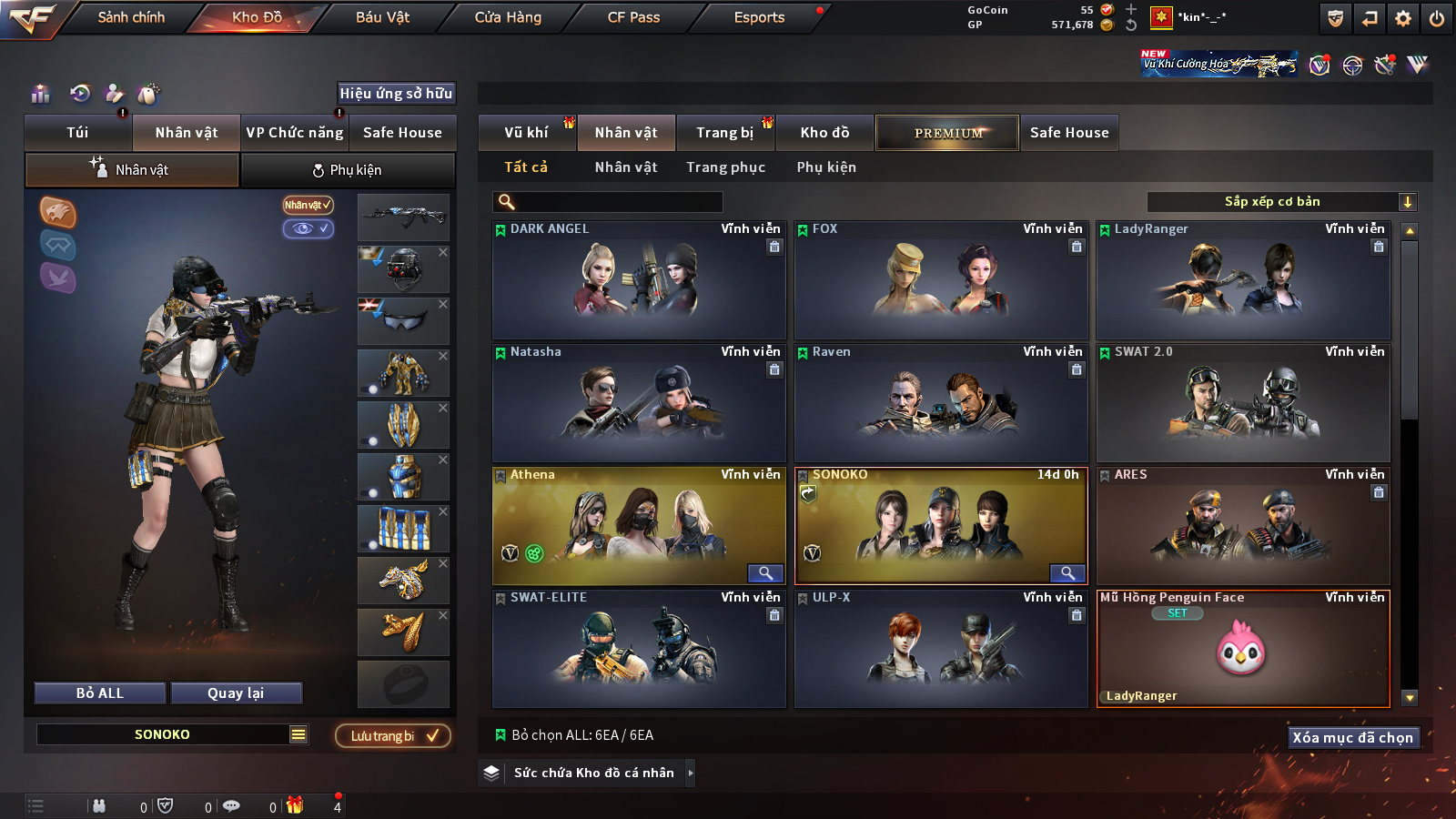Screen dimensions: 1456x819
Task: Click the power exit button
Action: tap(1437, 18)
